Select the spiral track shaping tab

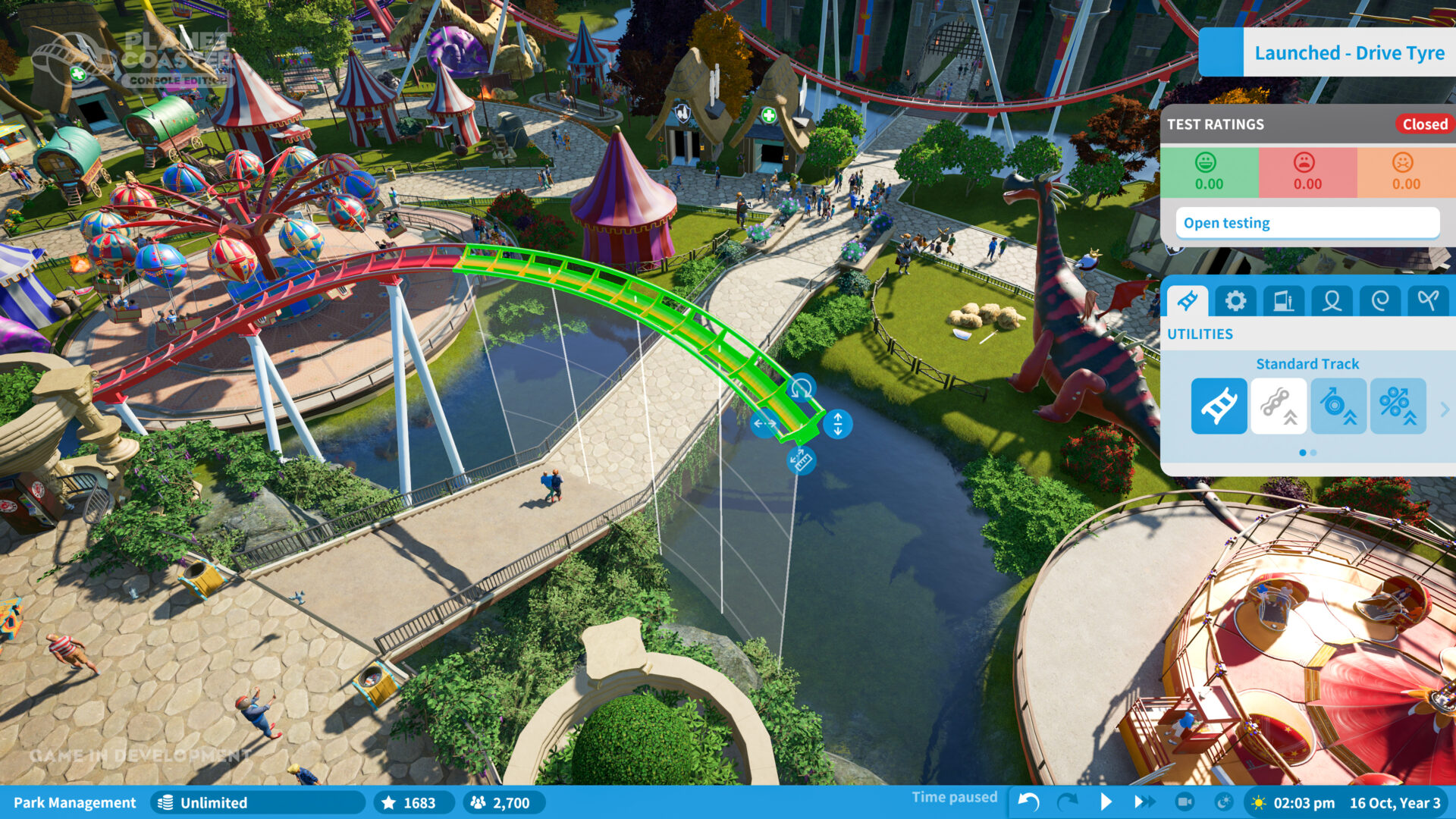1379,300
